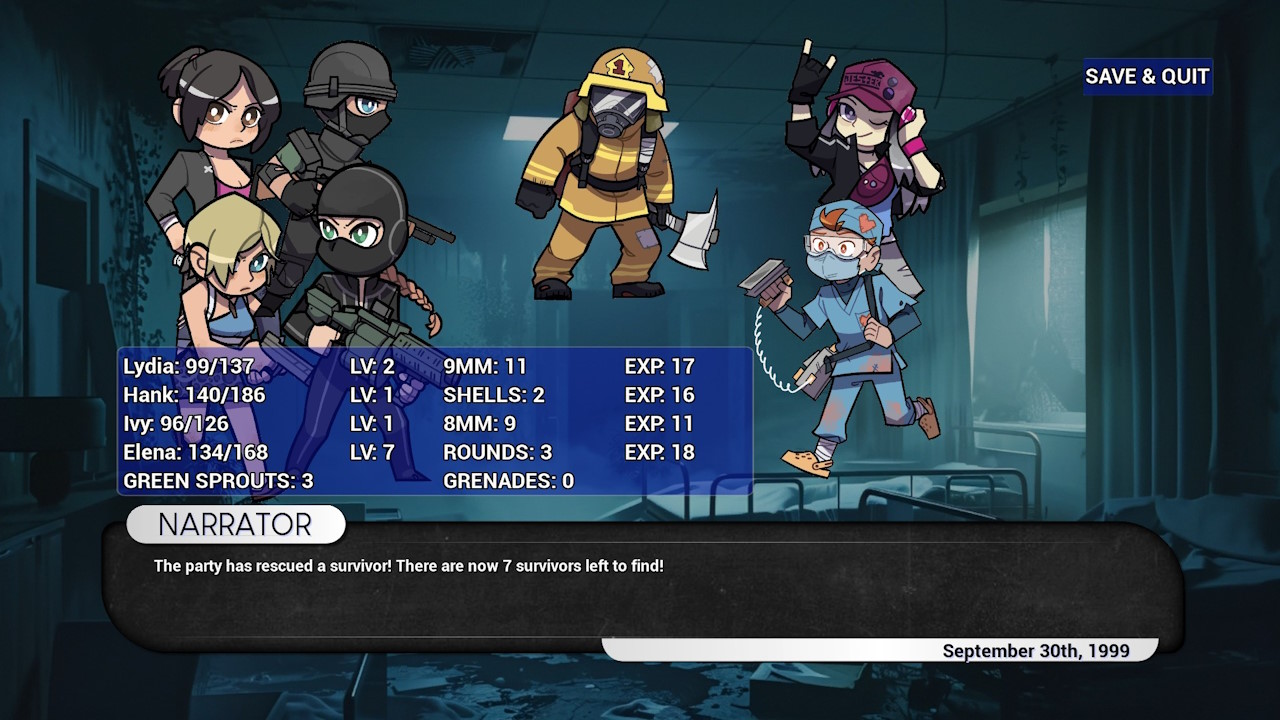Click the September 30th, 1999 date label
This screenshot has width=1280, height=720.
pos(1036,650)
